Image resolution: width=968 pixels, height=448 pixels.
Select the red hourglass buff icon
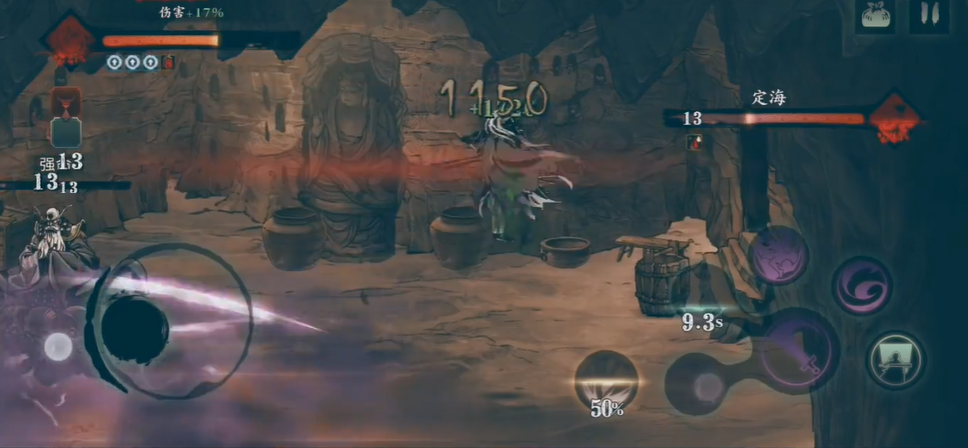pyautogui.click(x=68, y=102)
